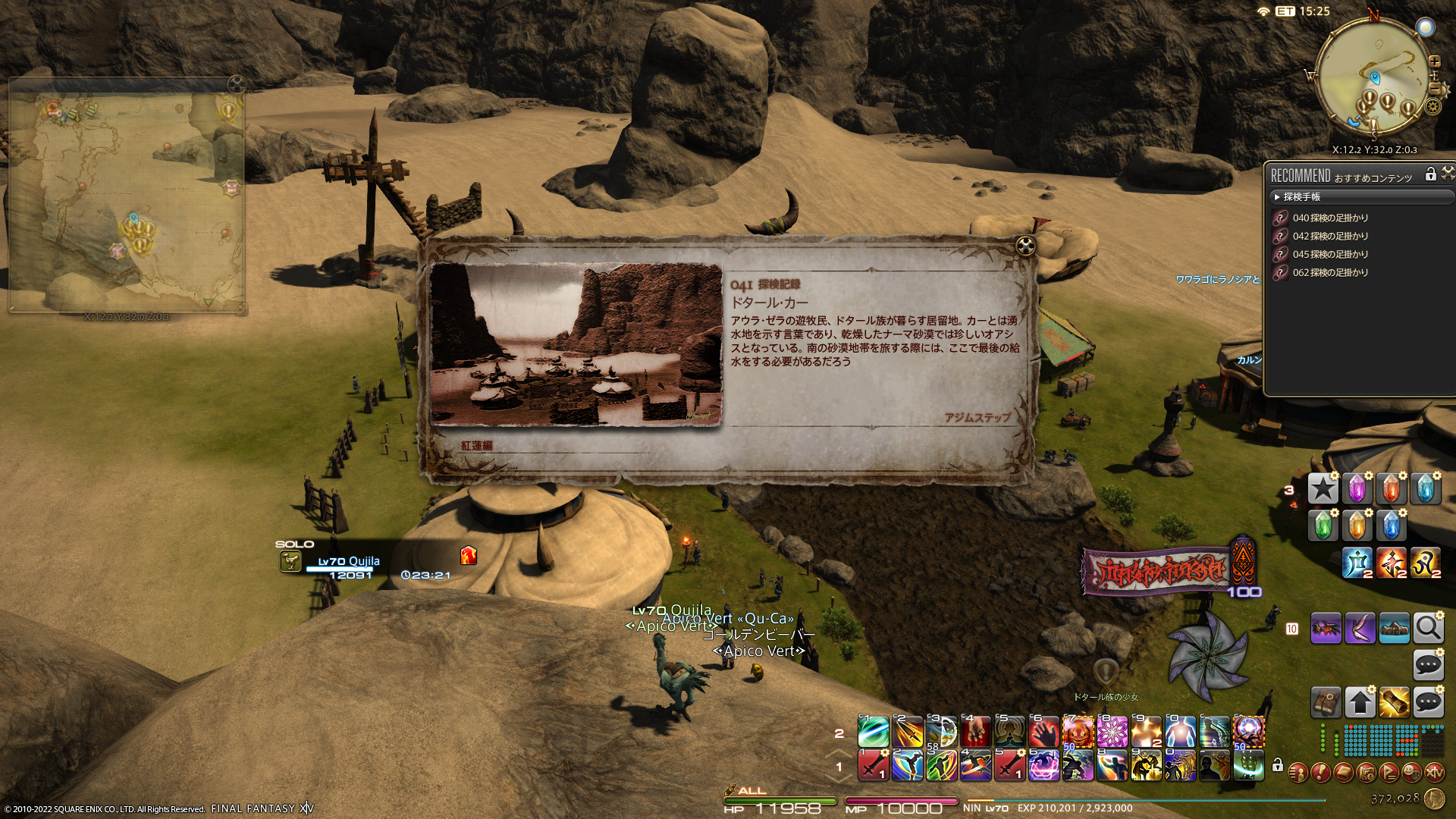Activate the purple lotus flower ability
The image size is (1456, 819).
click(x=1112, y=733)
